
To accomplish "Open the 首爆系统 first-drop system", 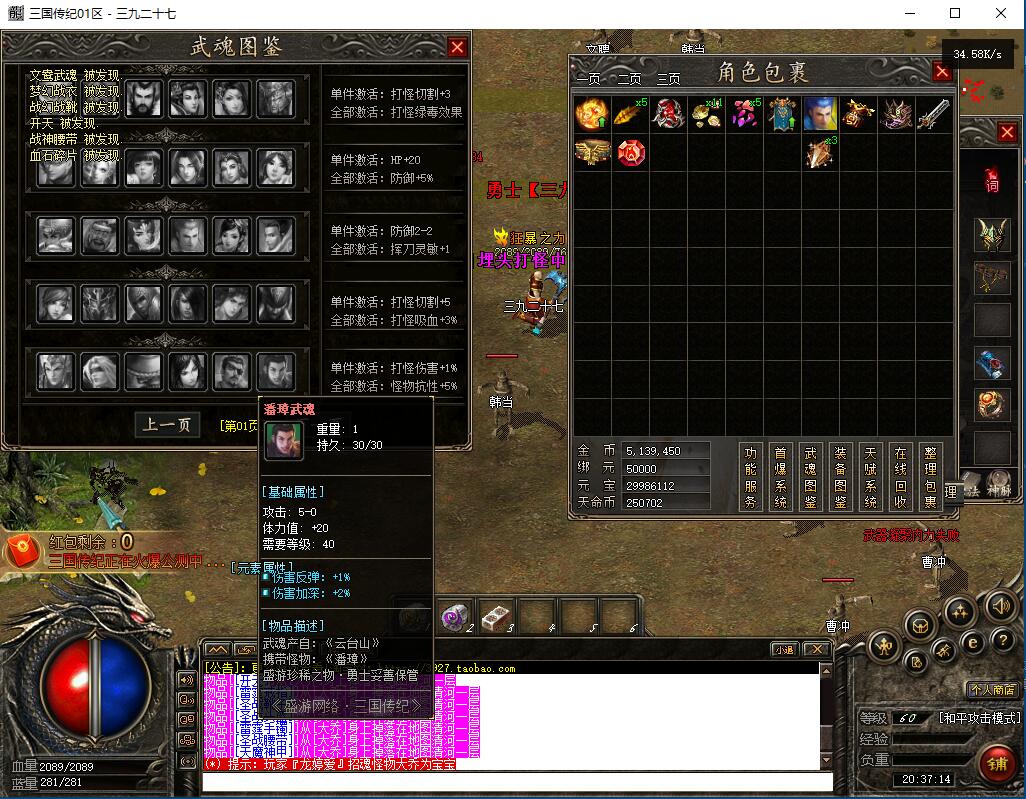I will (780, 477).
